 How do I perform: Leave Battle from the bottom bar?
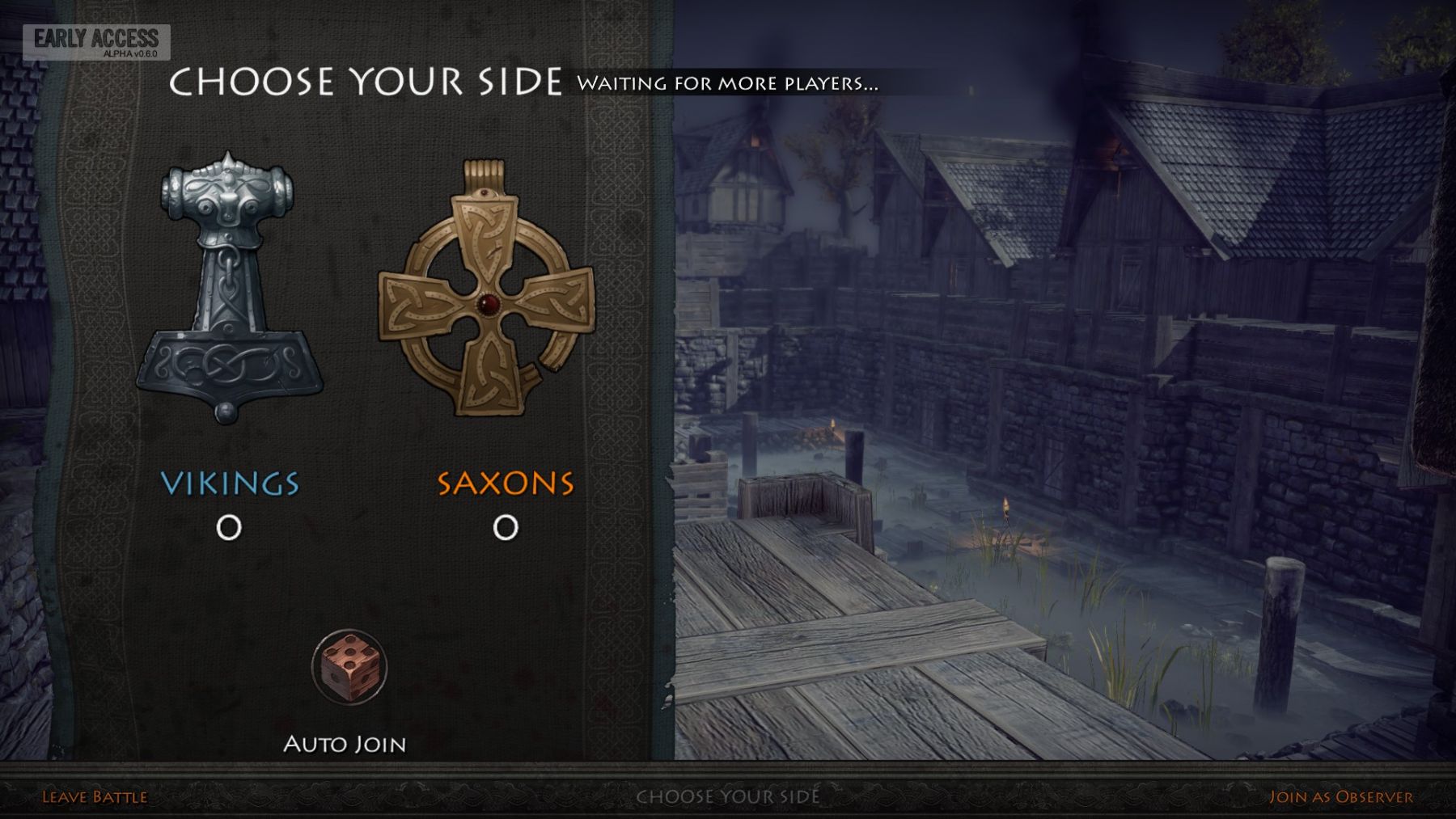(x=95, y=797)
